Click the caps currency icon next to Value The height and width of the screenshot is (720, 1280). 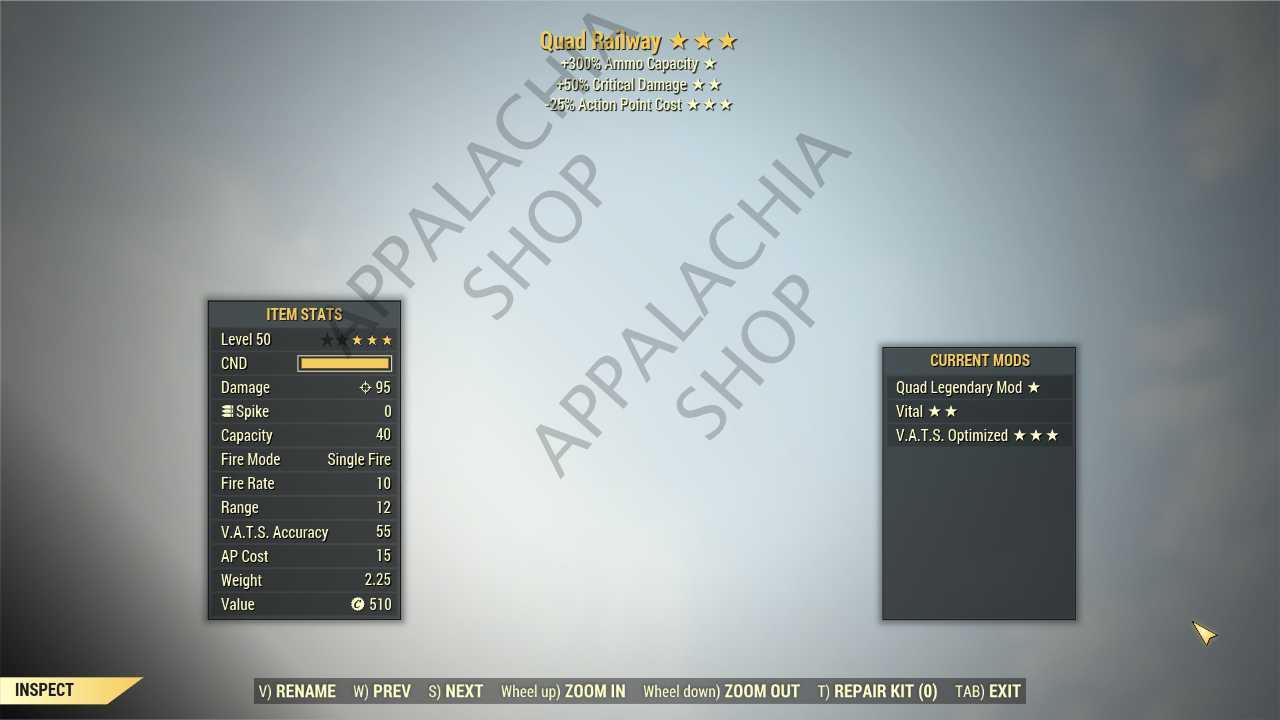tap(358, 604)
